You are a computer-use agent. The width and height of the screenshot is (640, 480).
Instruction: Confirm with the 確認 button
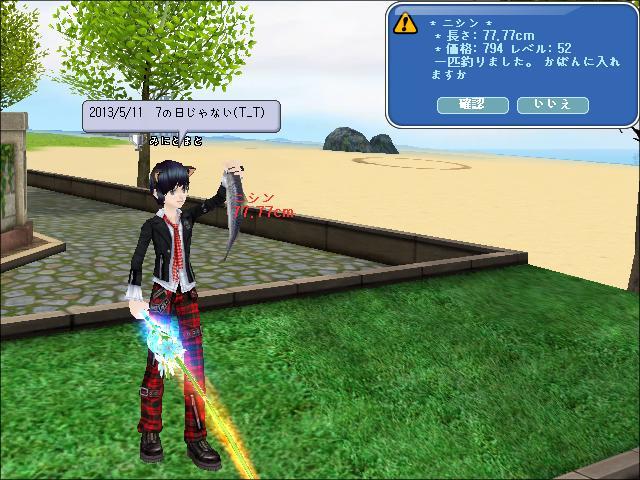pos(472,104)
